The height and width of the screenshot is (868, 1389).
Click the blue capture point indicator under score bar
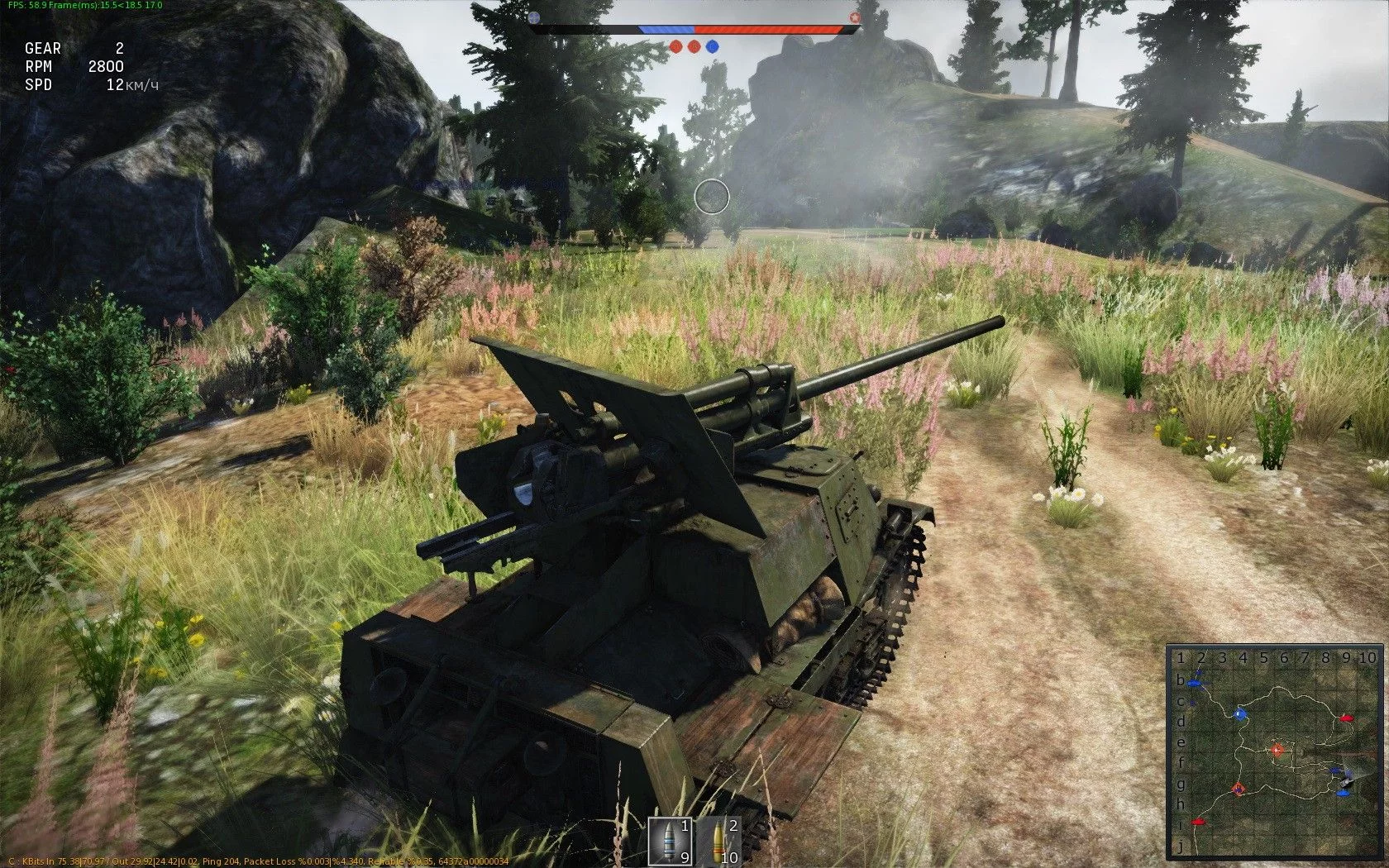(x=712, y=46)
